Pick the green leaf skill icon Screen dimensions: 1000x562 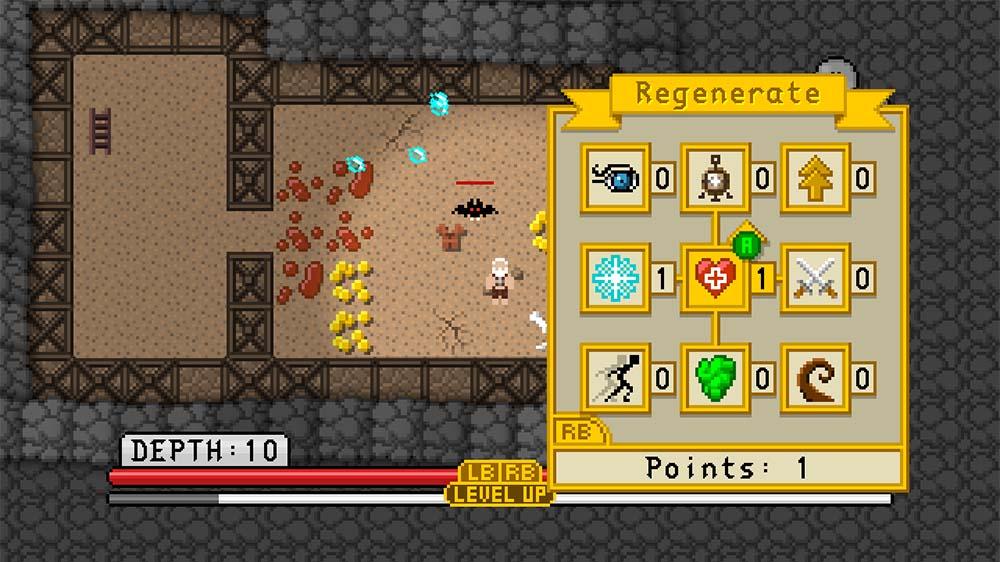point(715,378)
